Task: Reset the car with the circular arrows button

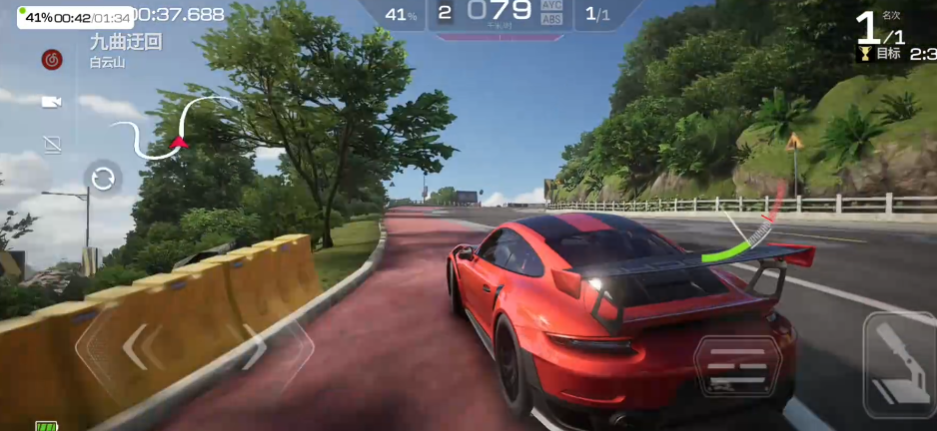Action: (x=103, y=180)
